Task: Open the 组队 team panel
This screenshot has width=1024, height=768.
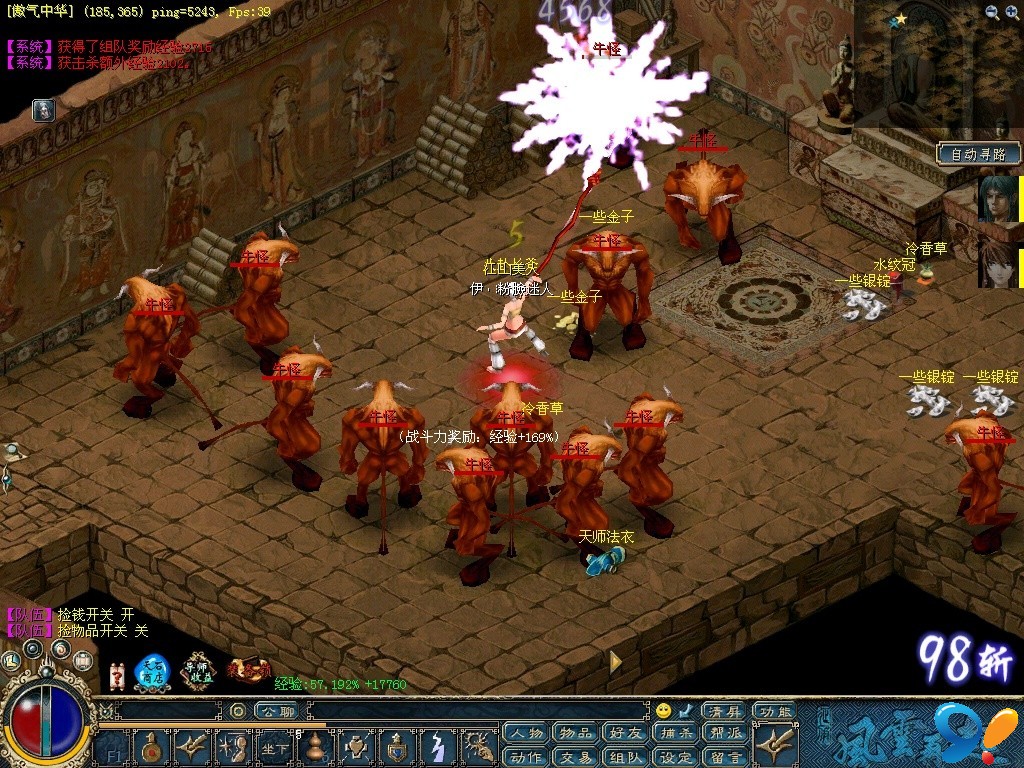Action: [626, 757]
